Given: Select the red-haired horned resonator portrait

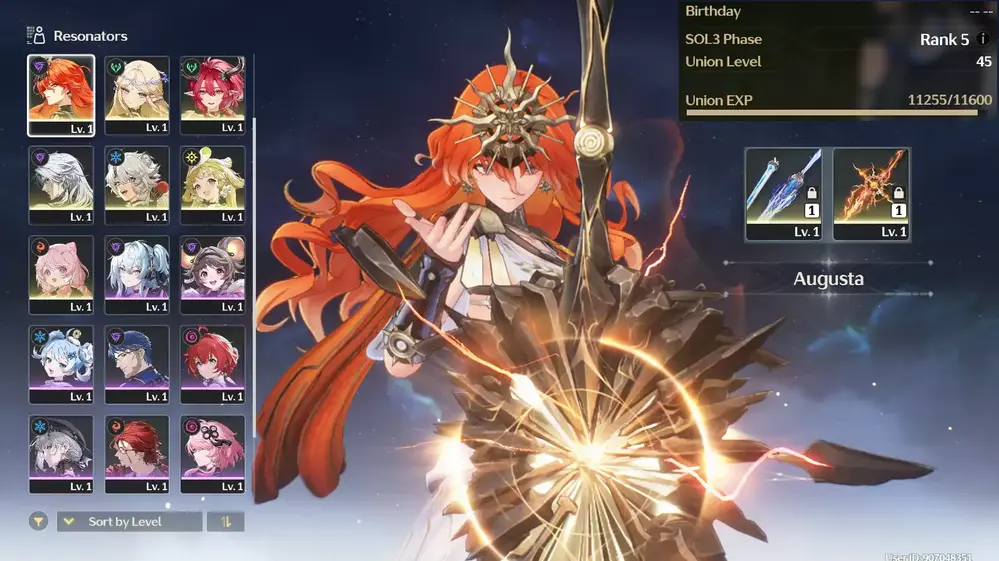Looking at the screenshot, I should (213, 94).
